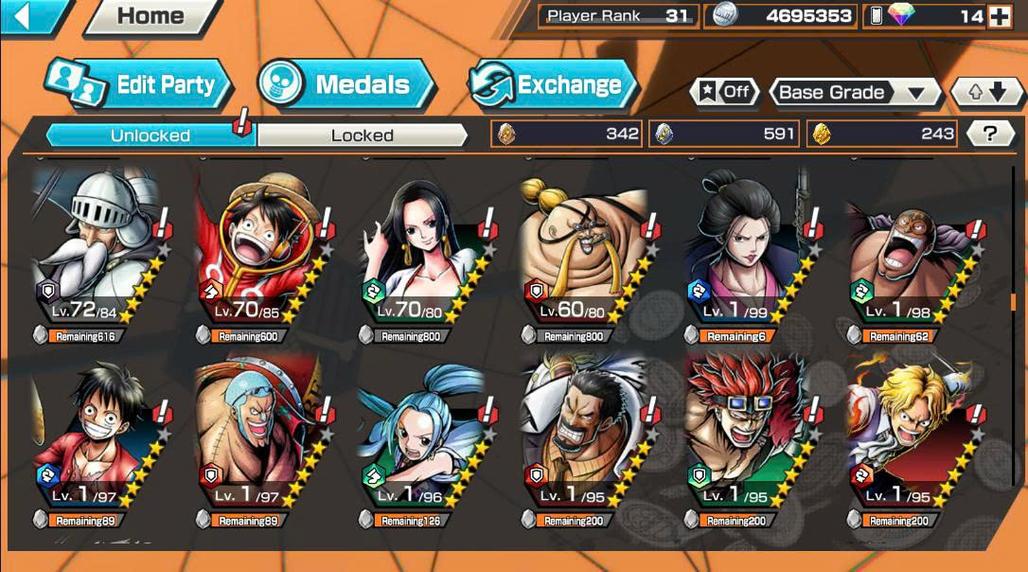Select the Lv.72/84 helmeted knight character
This screenshot has height=572, width=1028.
(x=95, y=250)
